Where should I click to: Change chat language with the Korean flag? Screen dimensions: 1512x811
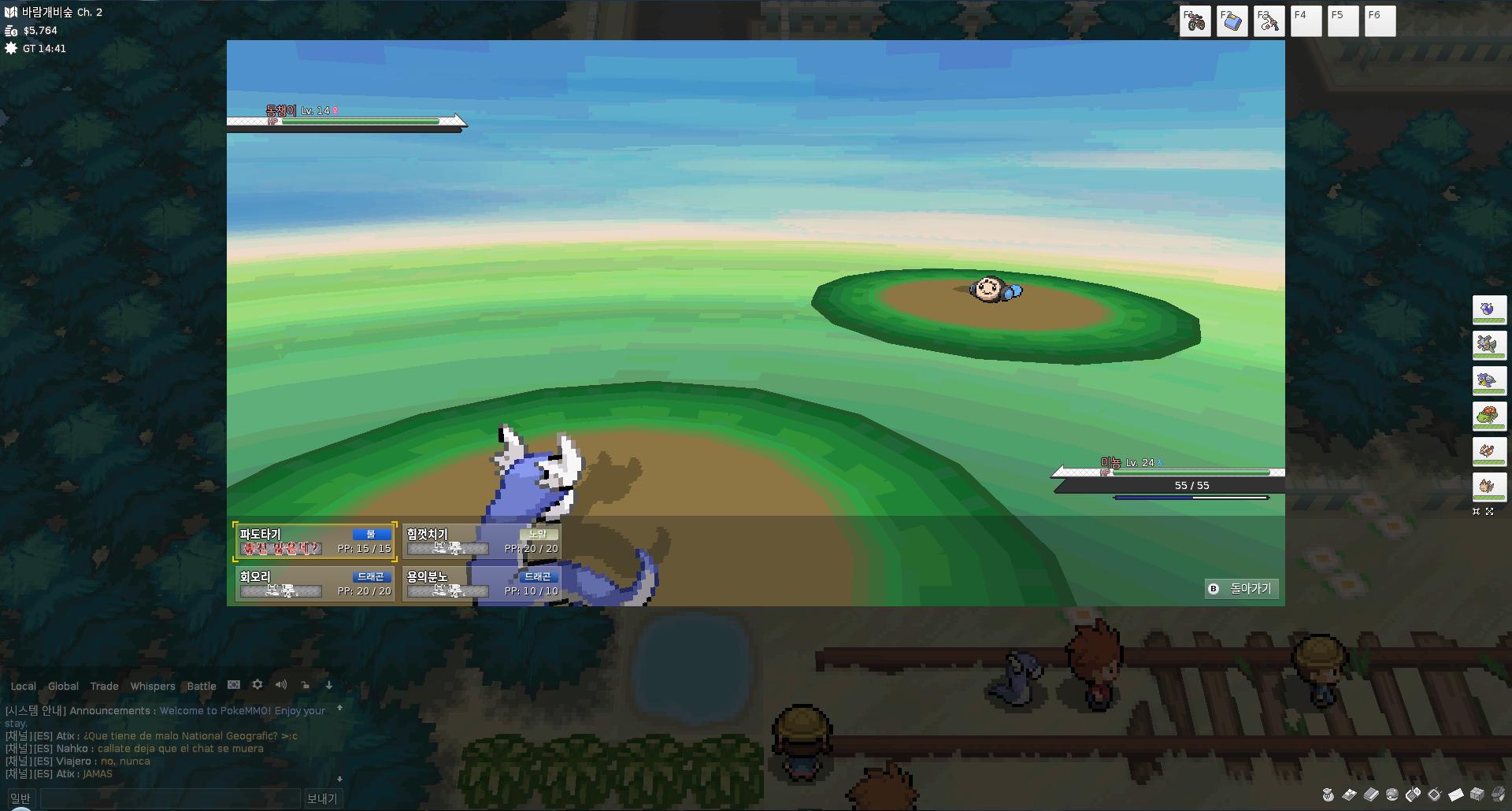pyautogui.click(x=234, y=685)
